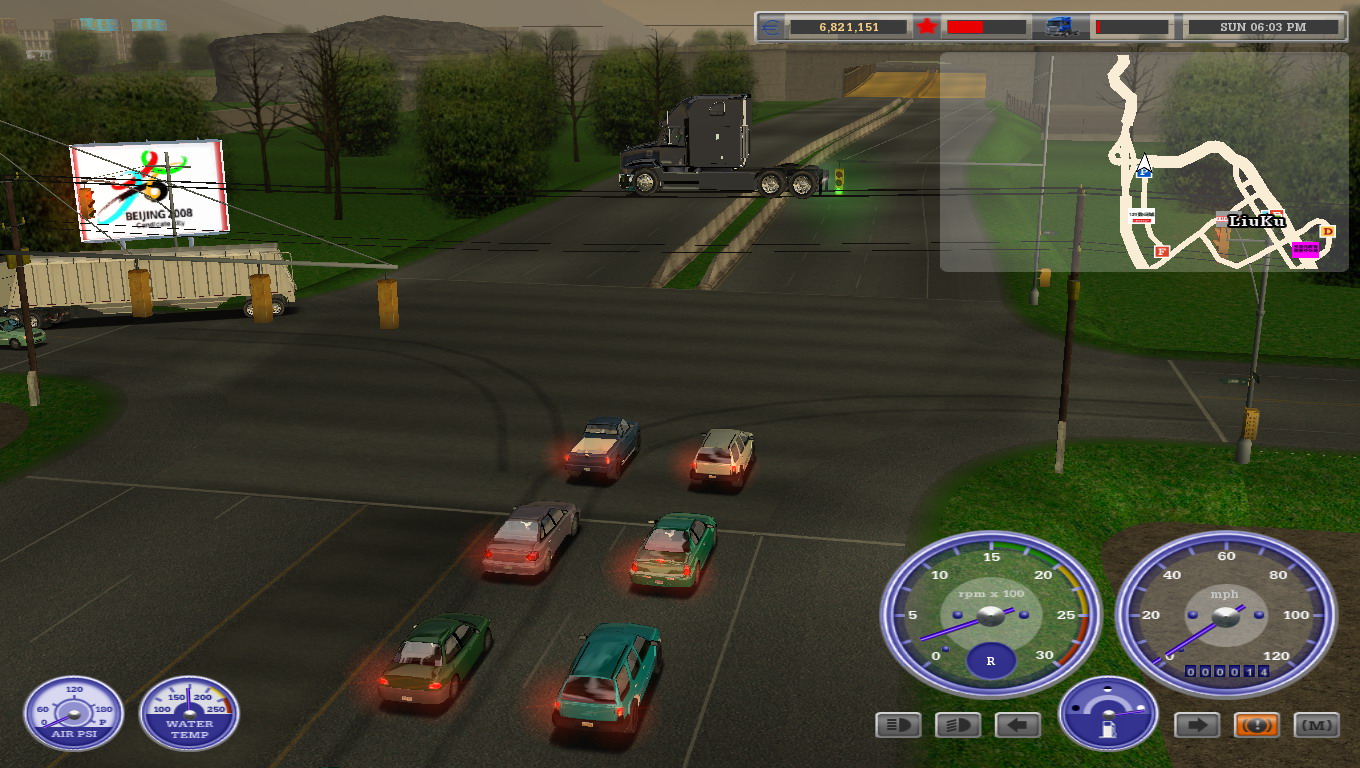The width and height of the screenshot is (1360, 768).
Task: Click the (M) button
Action: (1316, 725)
